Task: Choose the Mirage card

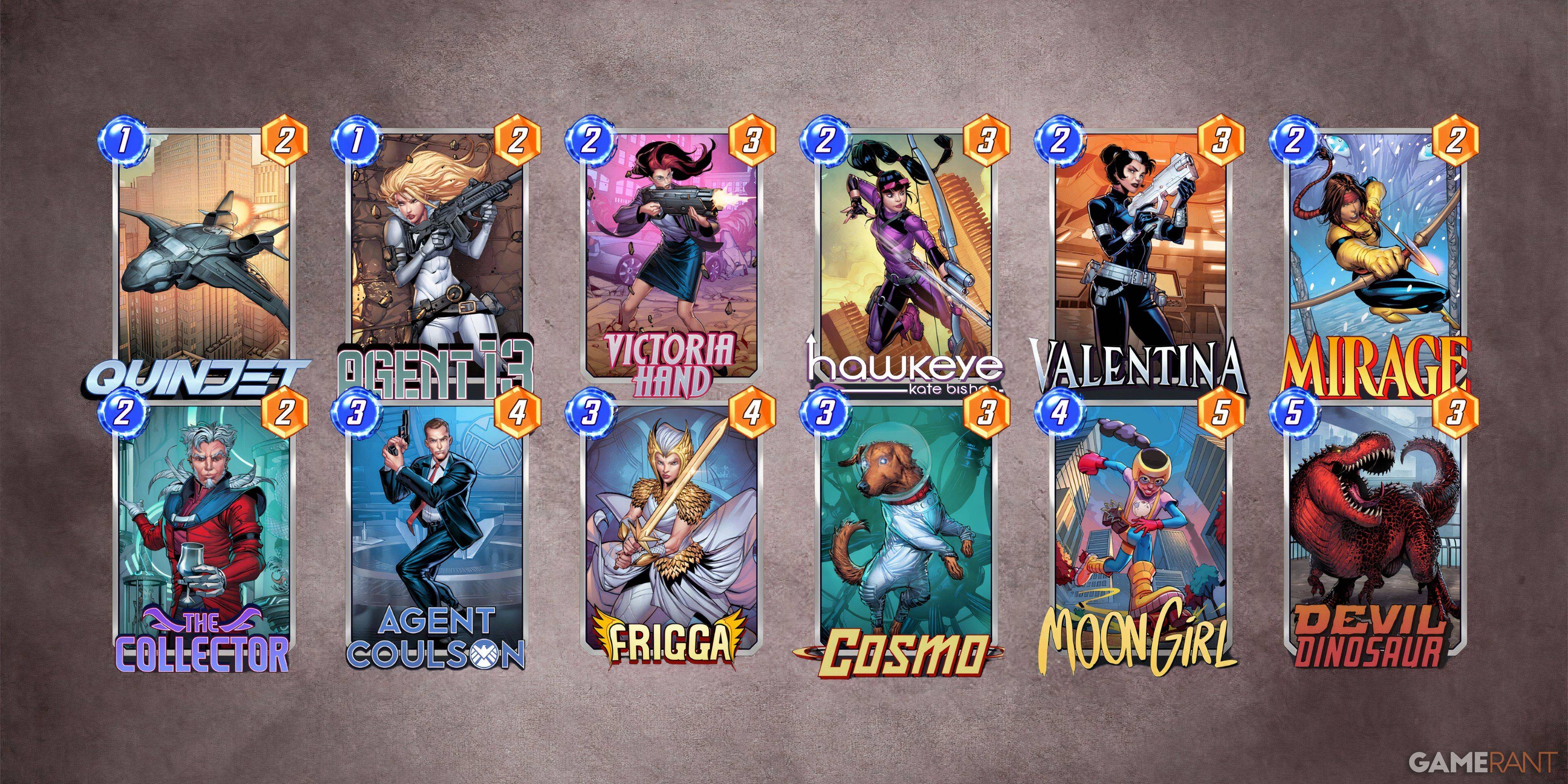Action: pyautogui.click(x=1374, y=256)
